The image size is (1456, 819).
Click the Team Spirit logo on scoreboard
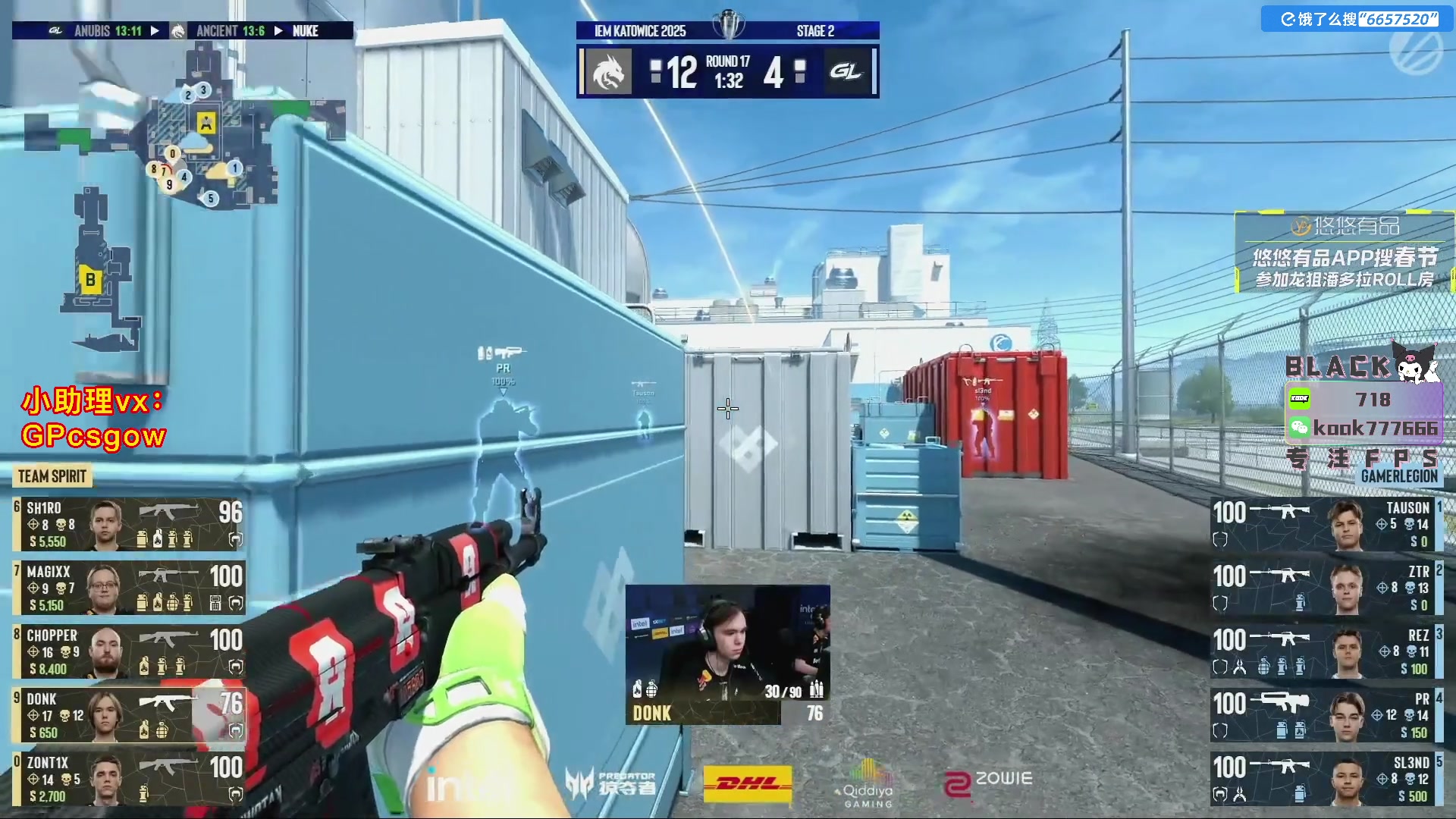click(x=608, y=72)
